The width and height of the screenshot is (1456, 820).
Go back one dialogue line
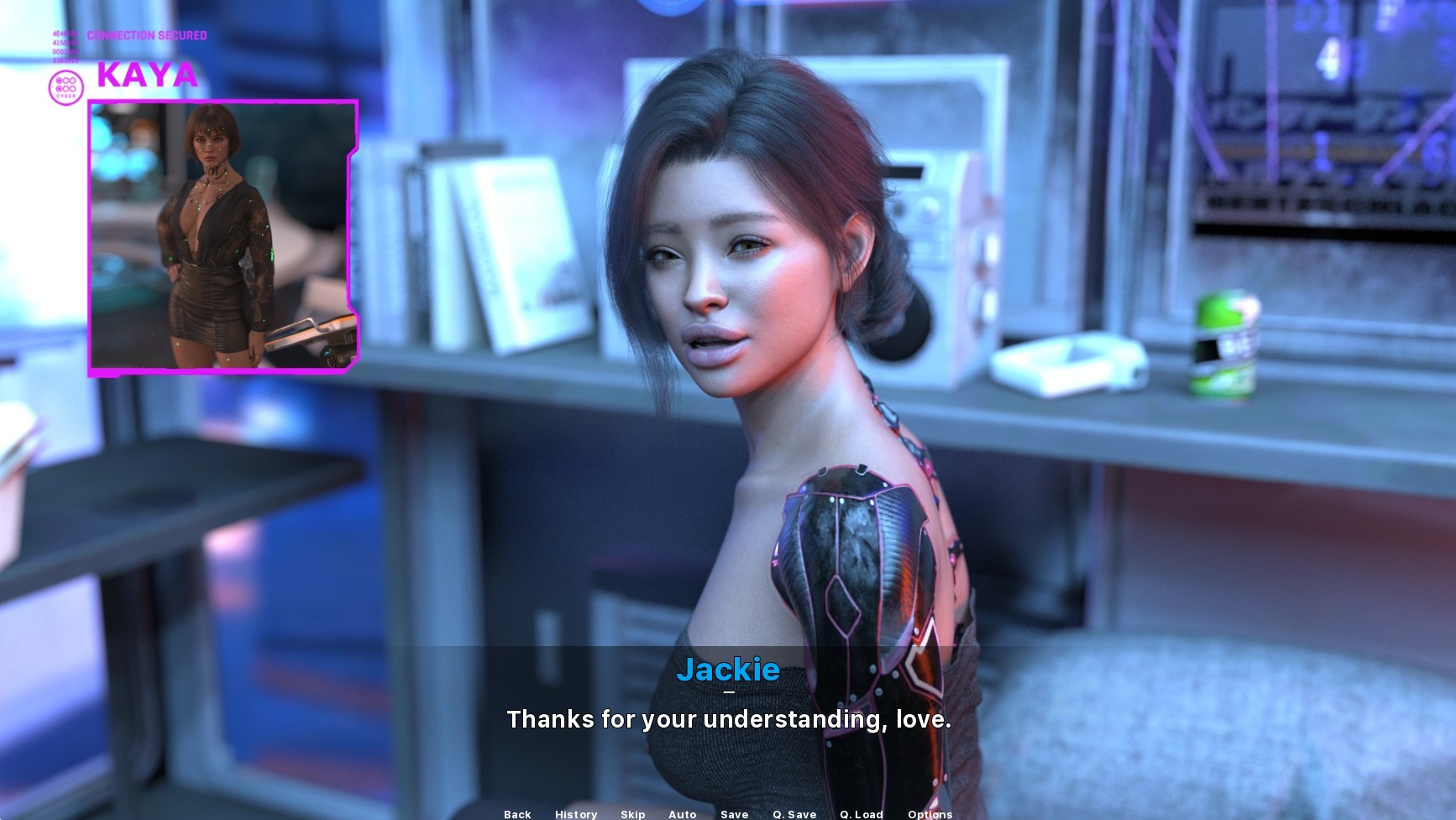pos(517,813)
